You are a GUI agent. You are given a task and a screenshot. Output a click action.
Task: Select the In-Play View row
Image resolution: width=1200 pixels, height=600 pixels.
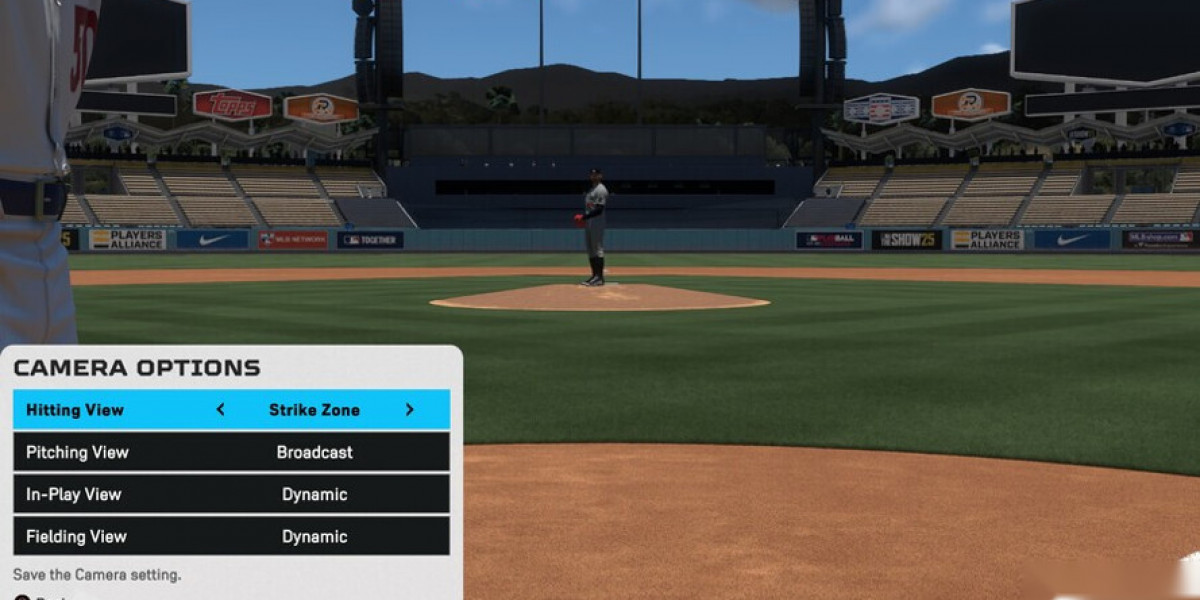(231, 494)
